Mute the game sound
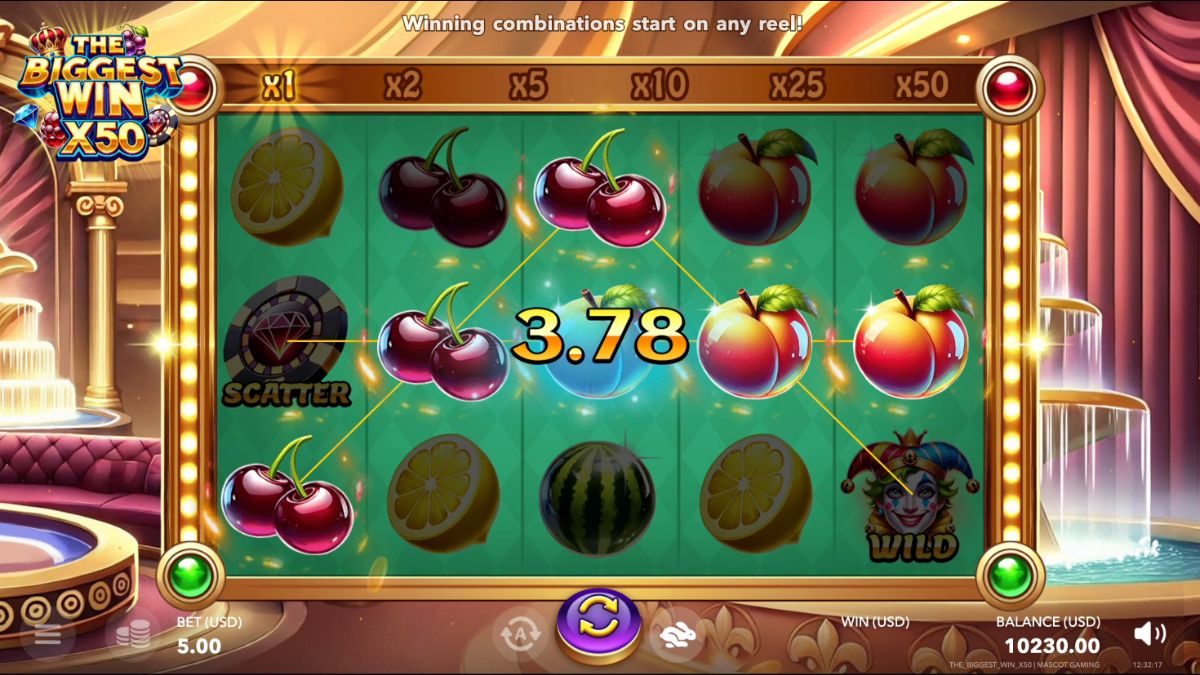Viewport: 1200px width, 675px height. [x=1150, y=633]
